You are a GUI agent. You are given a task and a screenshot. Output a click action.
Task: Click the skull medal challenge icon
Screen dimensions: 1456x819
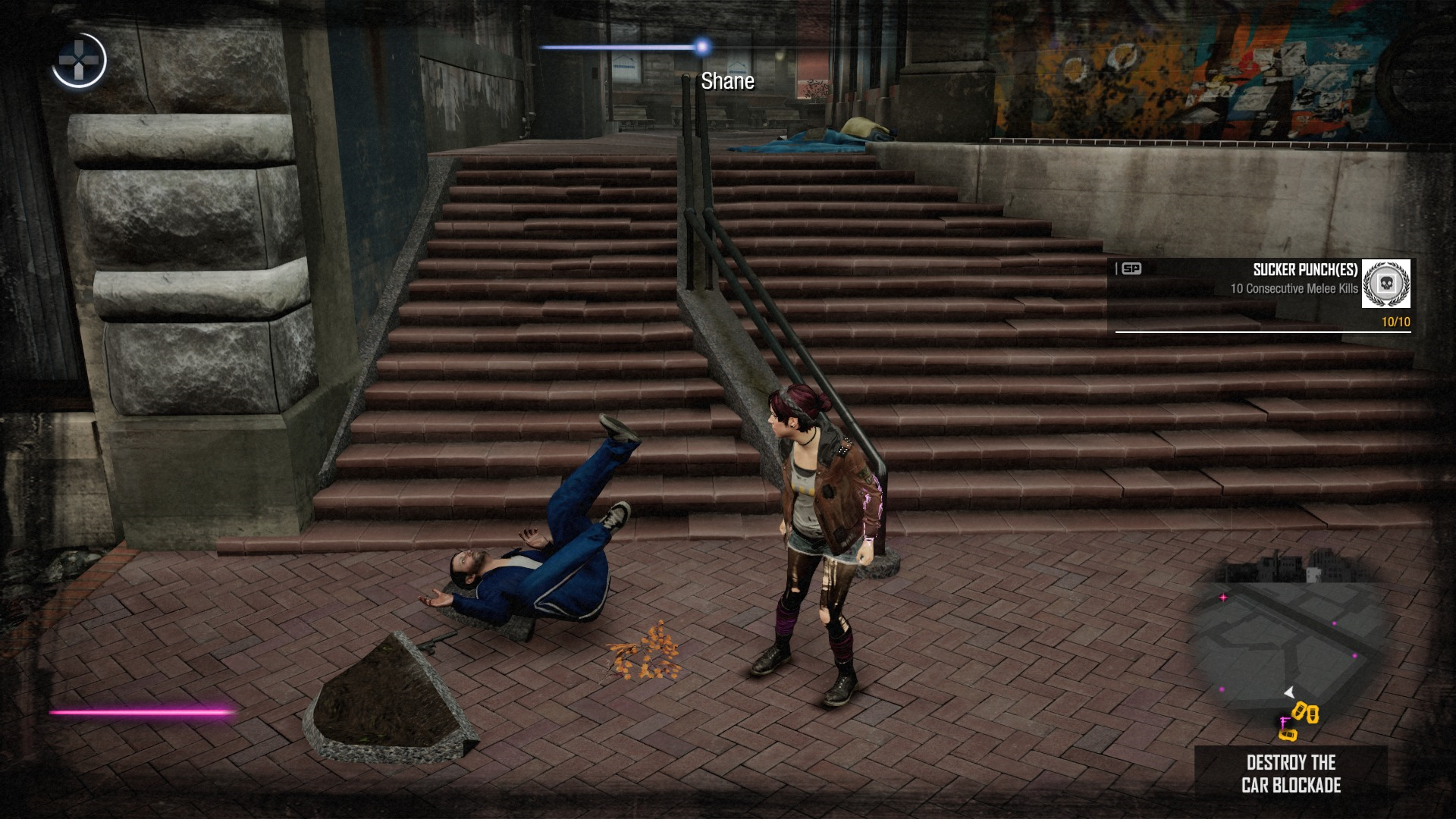click(x=1385, y=284)
